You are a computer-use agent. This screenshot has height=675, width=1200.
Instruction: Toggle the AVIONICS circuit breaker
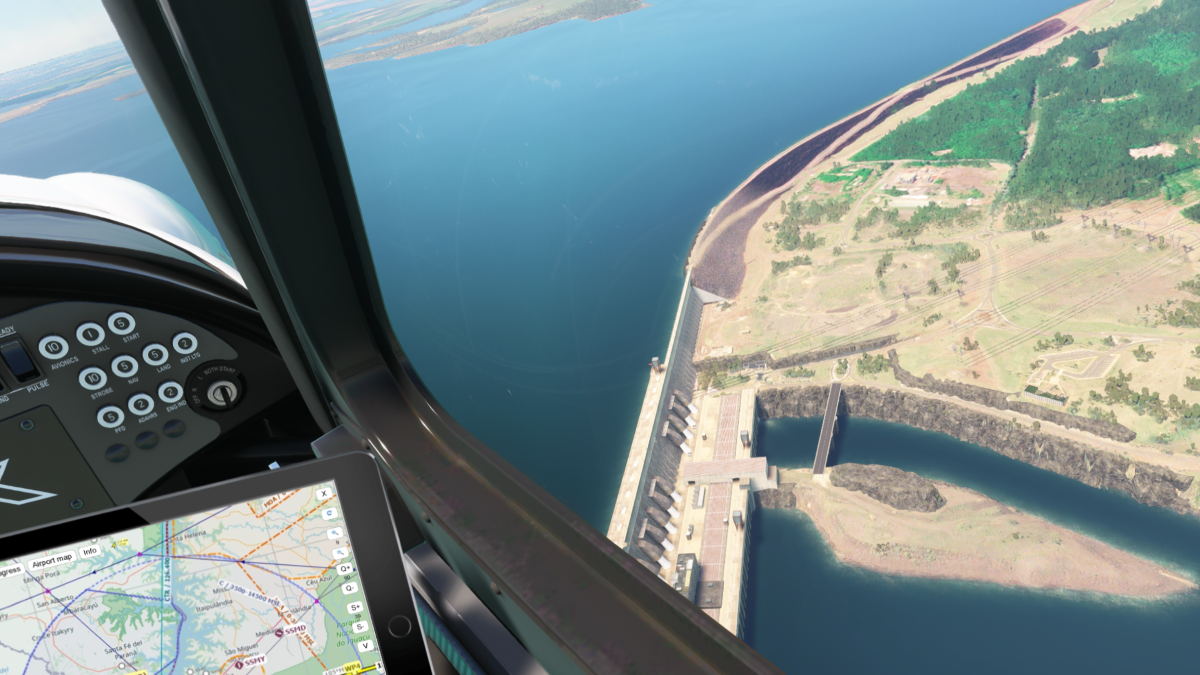[53, 347]
